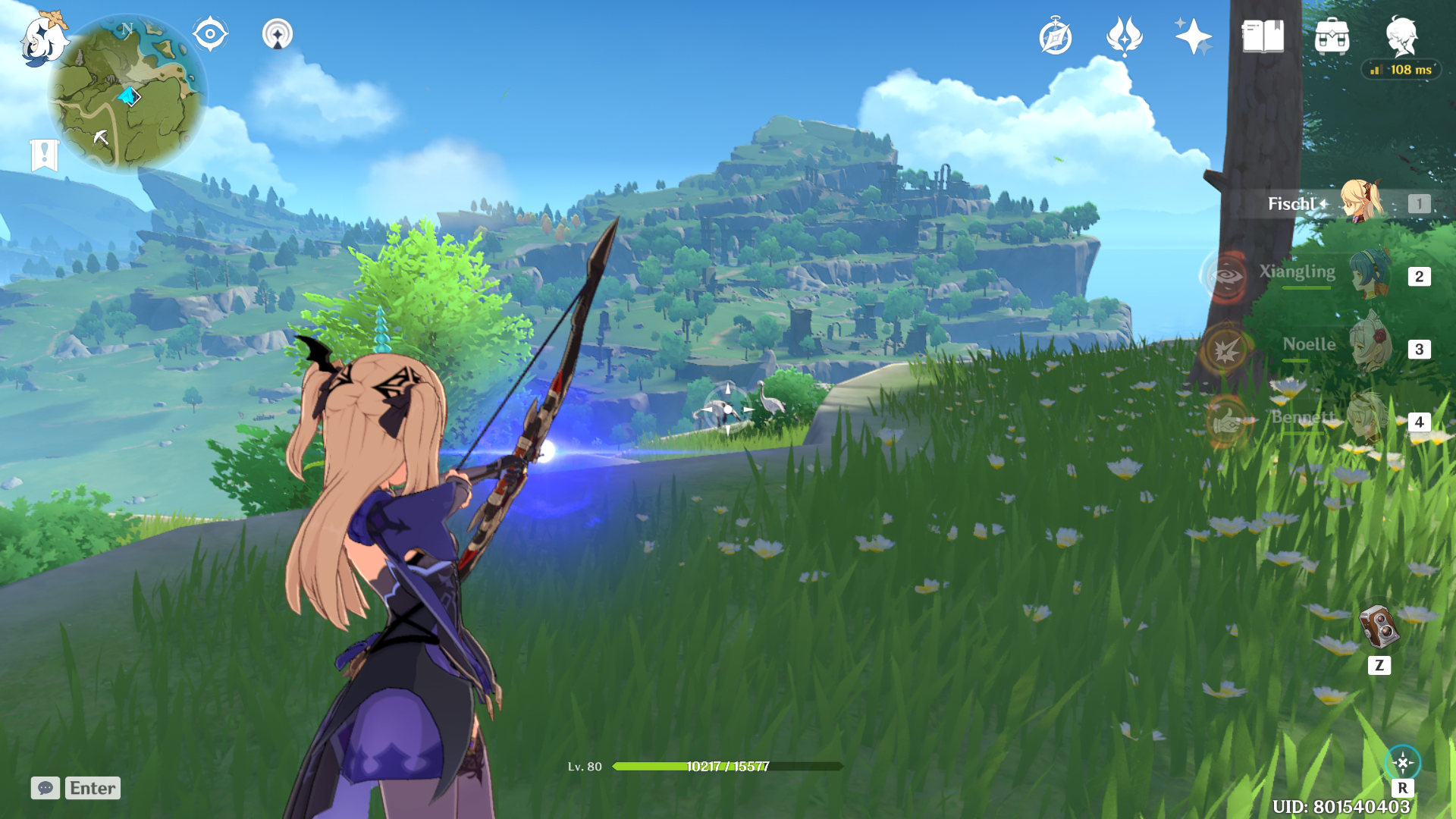Toggle the aiming mode crosshair button
Image resolution: width=1456 pixels, height=819 pixels.
coord(1402,763)
